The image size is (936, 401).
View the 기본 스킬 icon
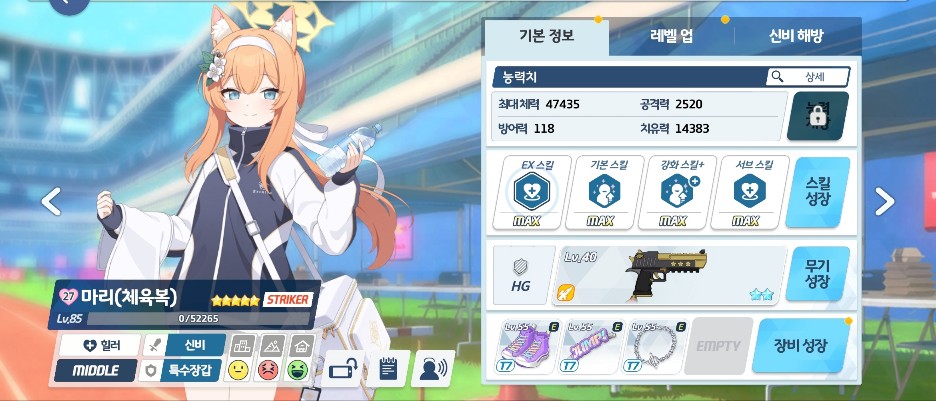tap(601, 191)
